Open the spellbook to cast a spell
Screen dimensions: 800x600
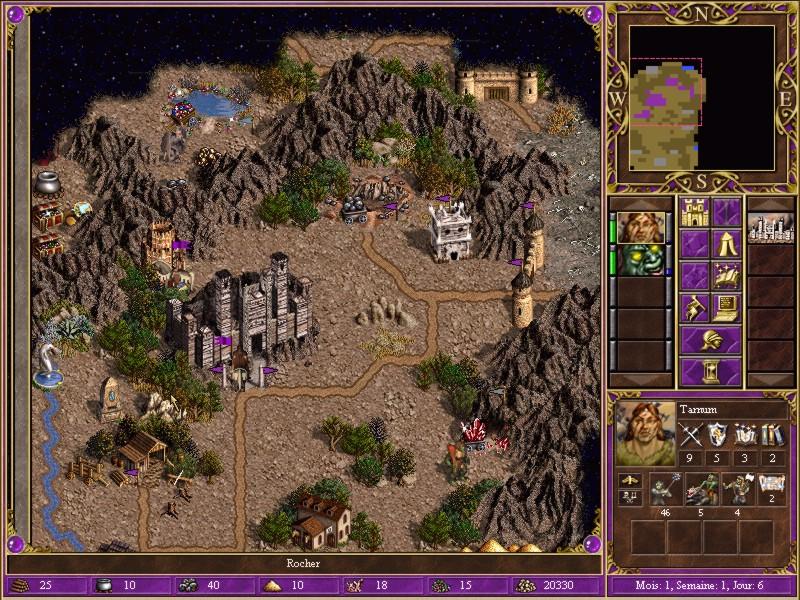[x=727, y=275]
